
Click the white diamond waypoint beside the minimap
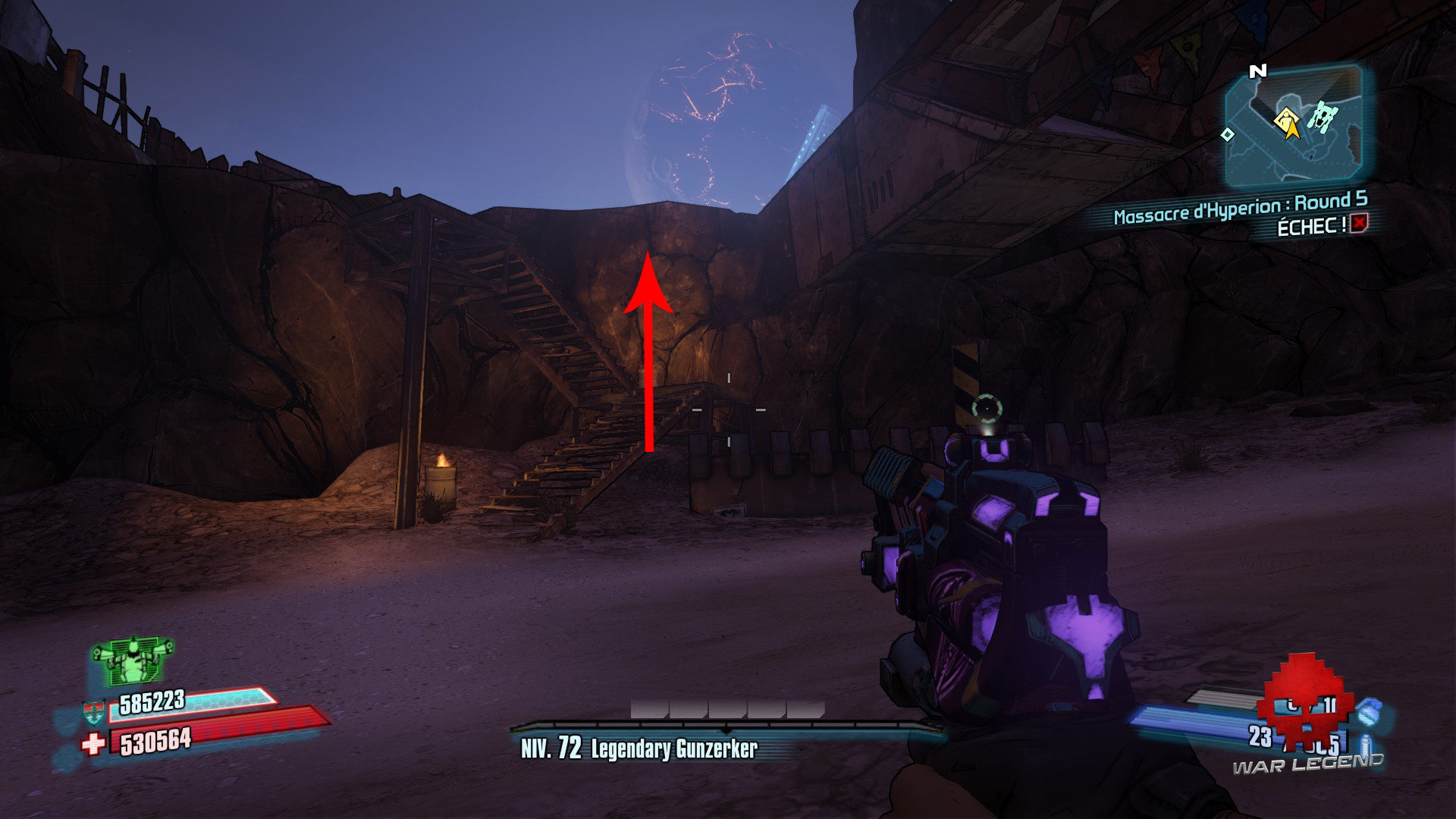coord(1227,135)
